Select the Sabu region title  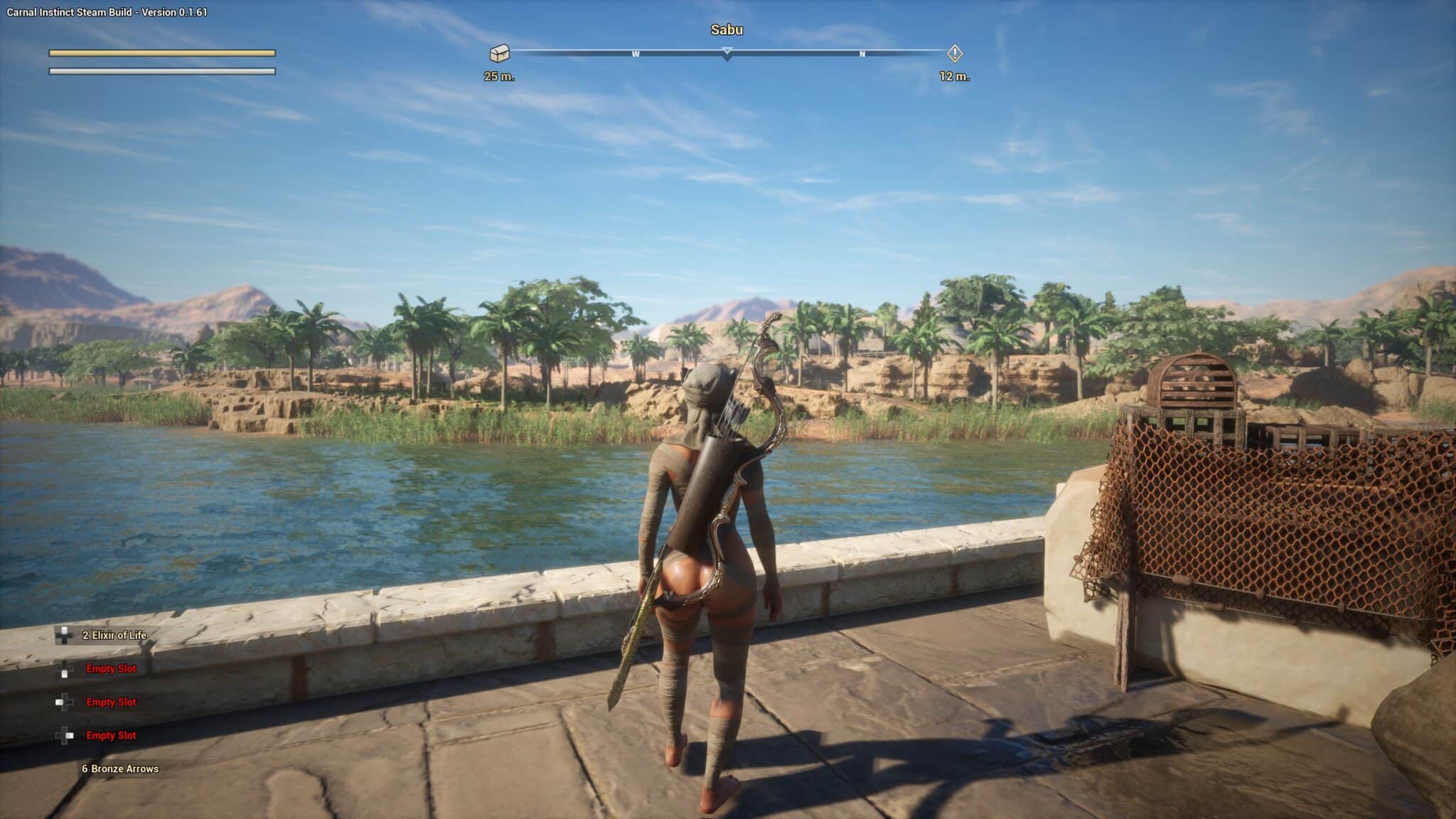pos(727,31)
